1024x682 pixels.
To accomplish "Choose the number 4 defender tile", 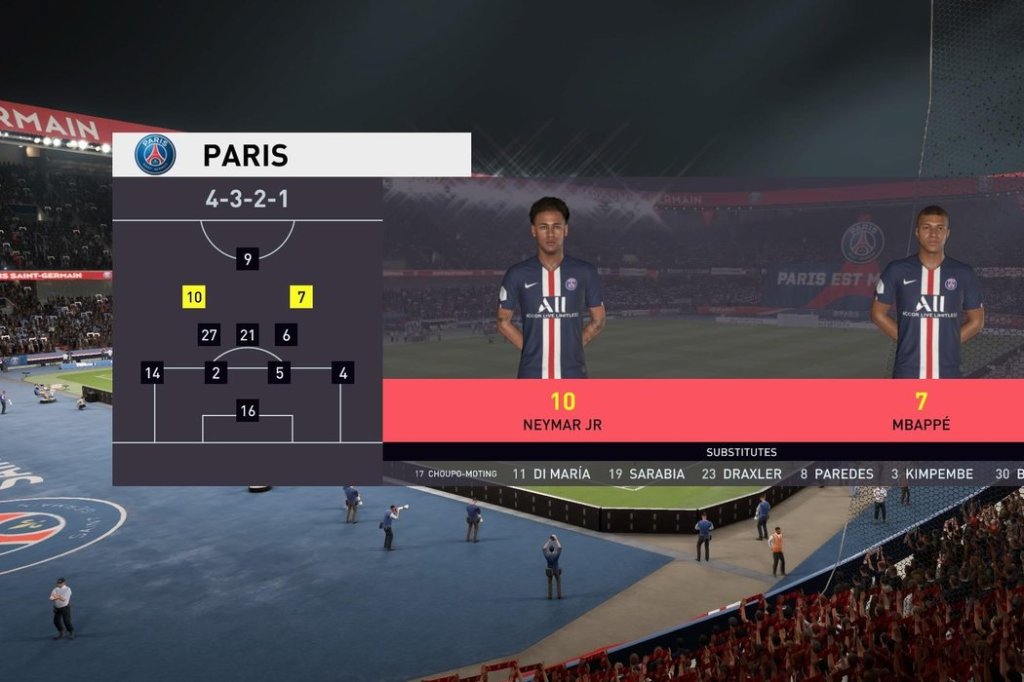I will tap(343, 373).
